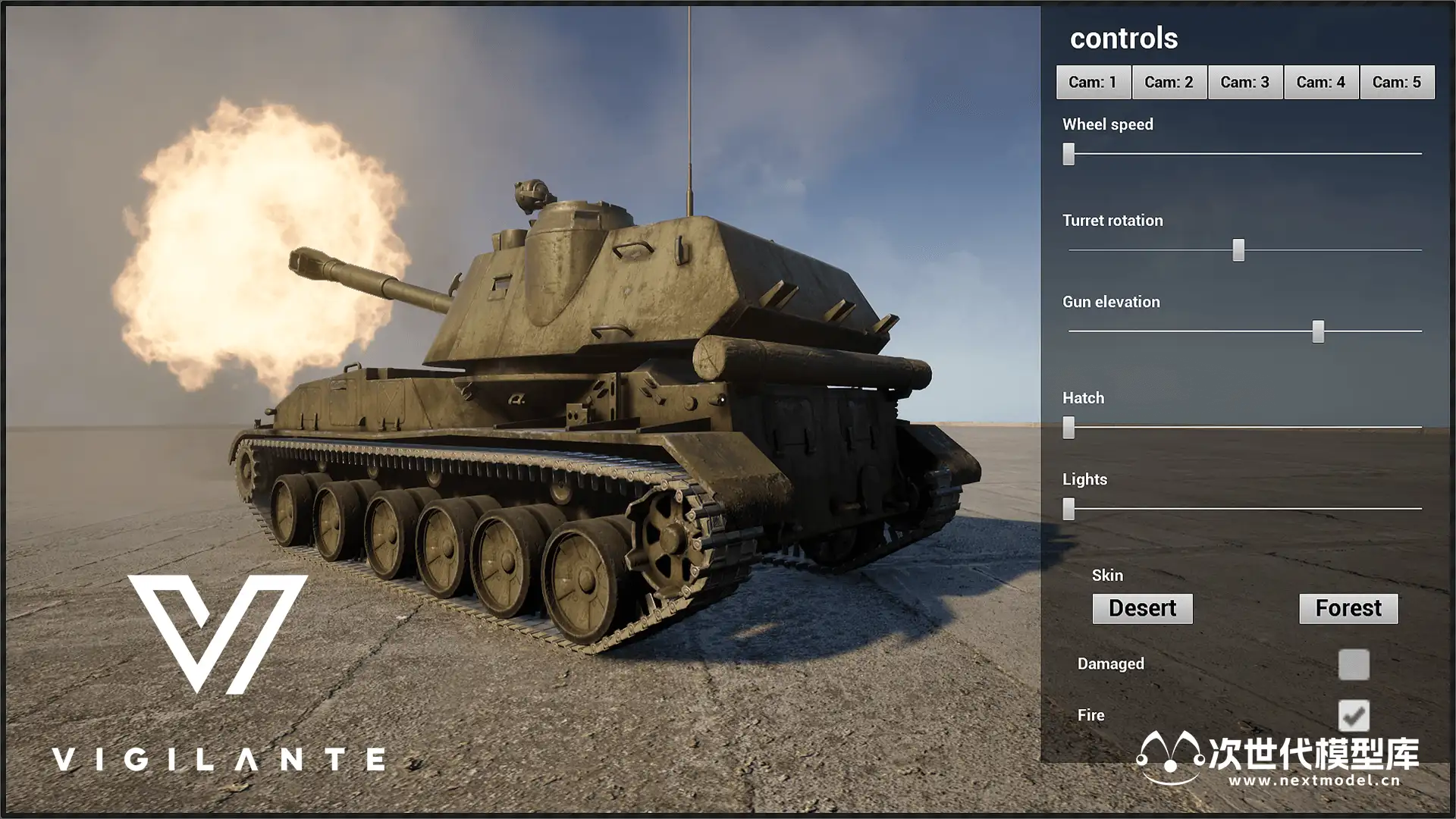
Task: Toggle the Fire checkbox off
Action: [1354, 715]
